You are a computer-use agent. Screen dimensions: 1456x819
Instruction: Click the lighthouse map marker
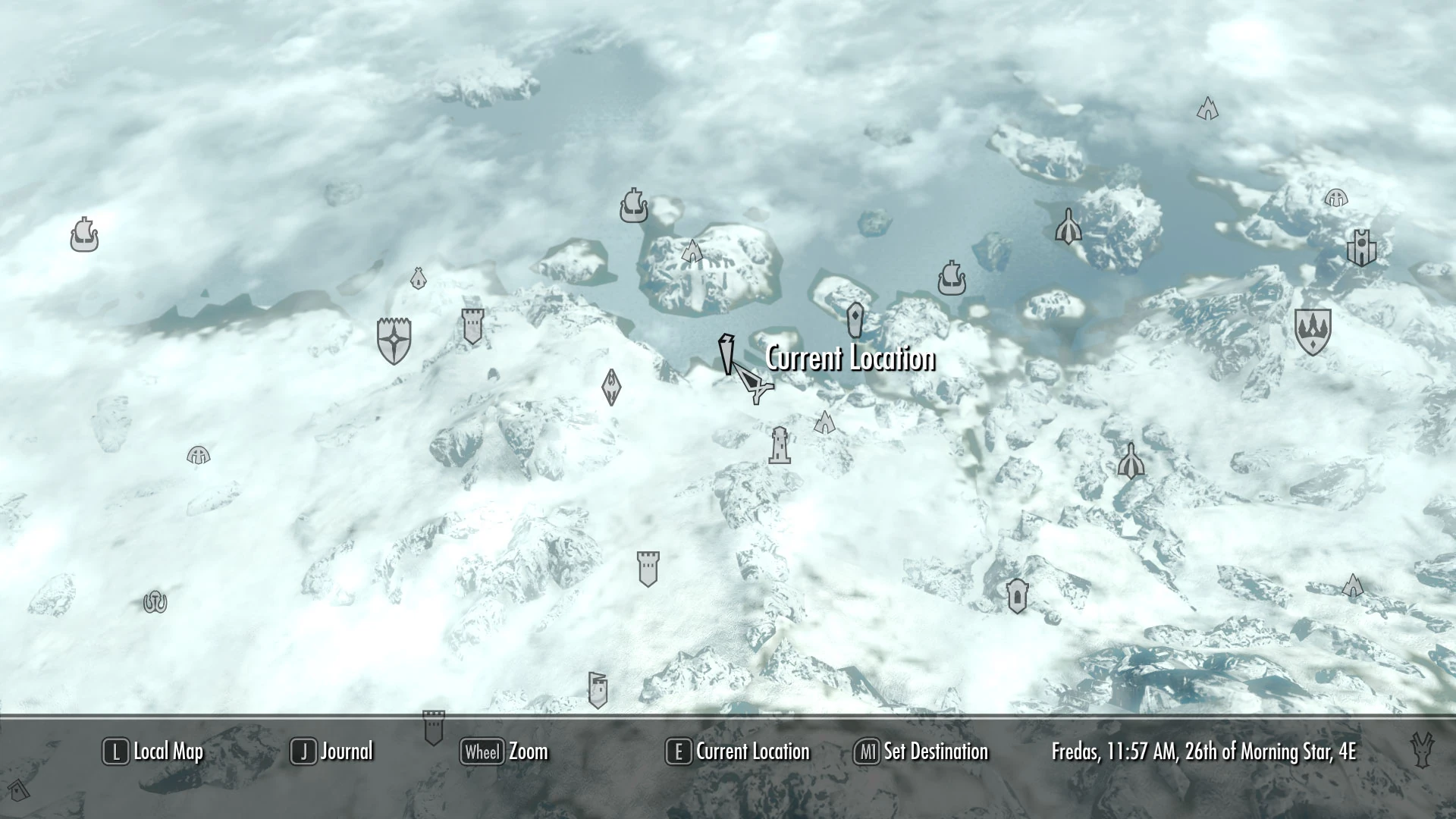(x=782, y=446)
